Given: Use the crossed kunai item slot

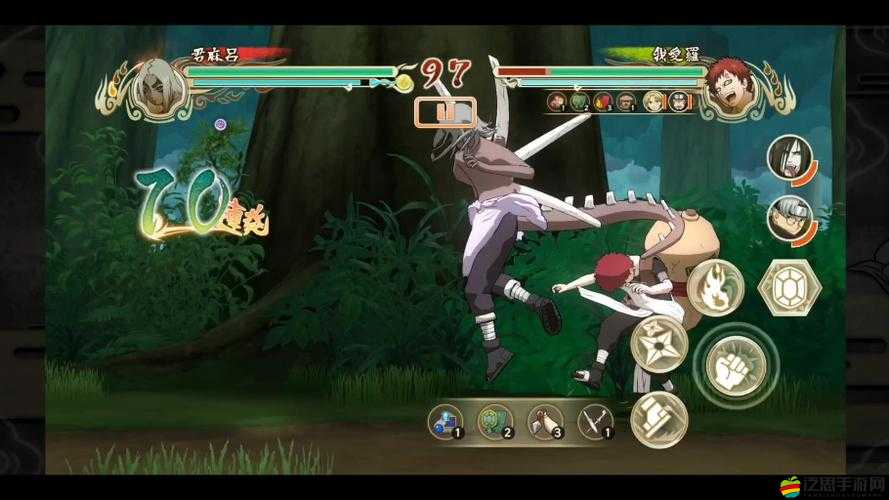Looking at the screenshot, I should pos(595,421).
